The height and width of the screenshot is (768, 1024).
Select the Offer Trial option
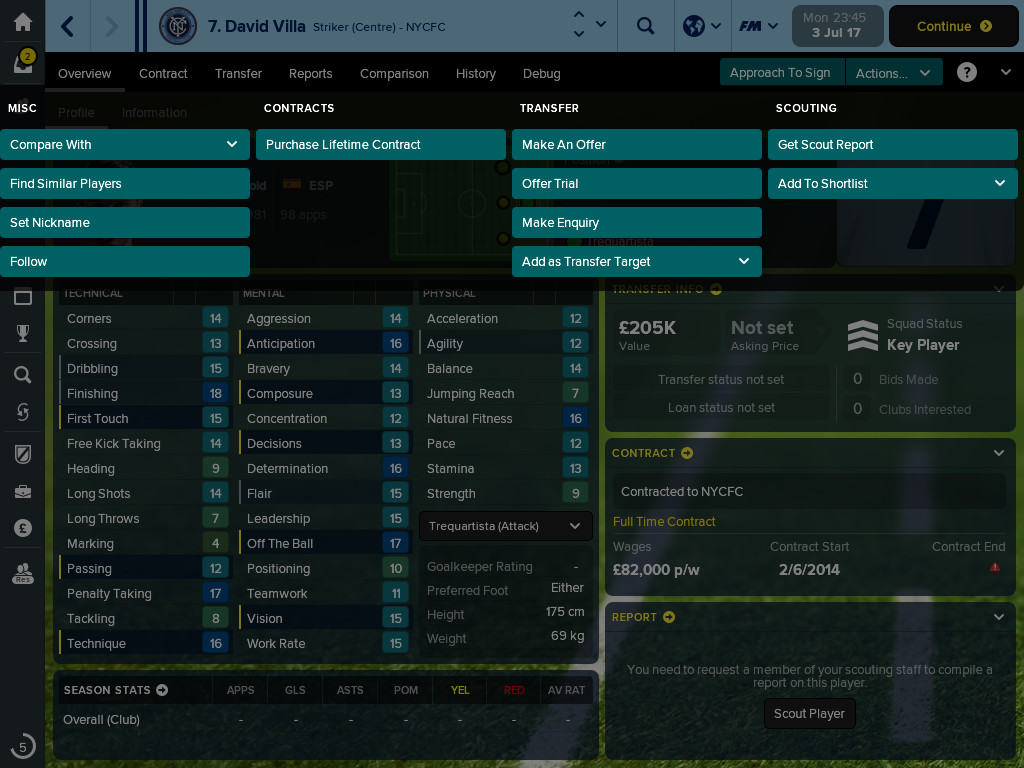pos(636,184)
